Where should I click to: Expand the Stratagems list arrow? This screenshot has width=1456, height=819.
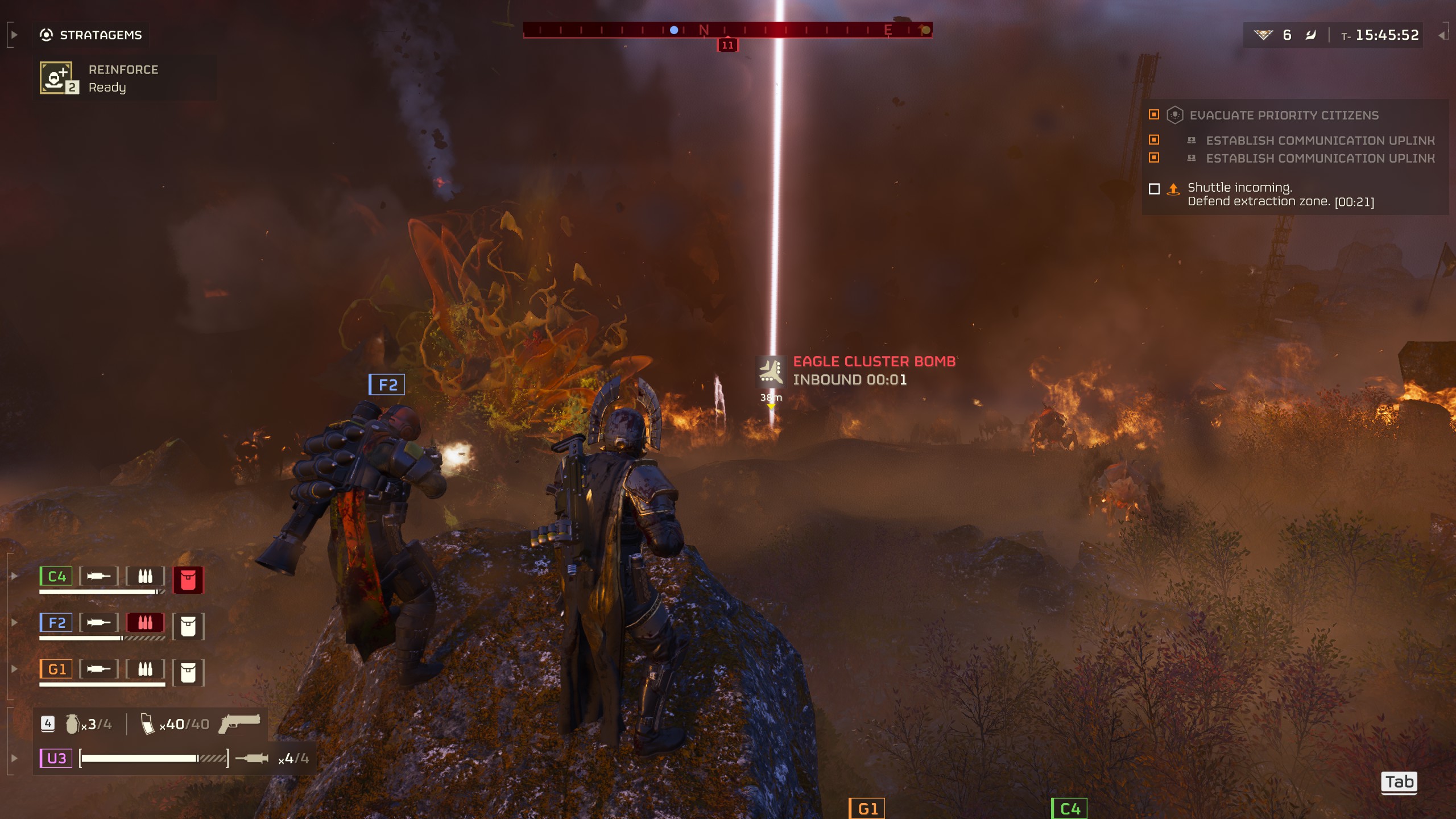tap(14, 35)
